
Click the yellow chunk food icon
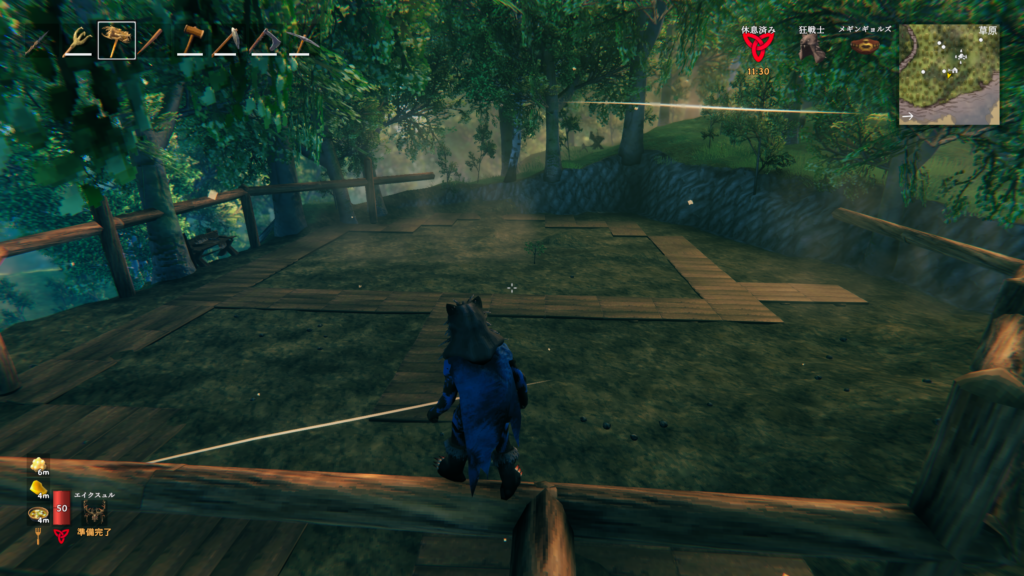(x=39, y=489)
